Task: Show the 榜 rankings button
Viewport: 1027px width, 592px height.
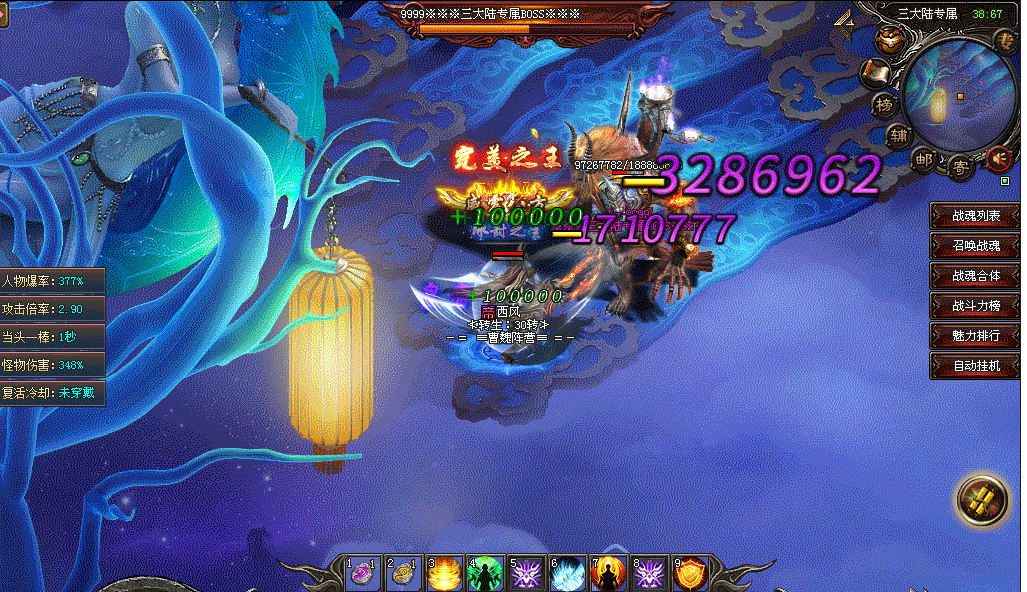Action: point(883,104)
